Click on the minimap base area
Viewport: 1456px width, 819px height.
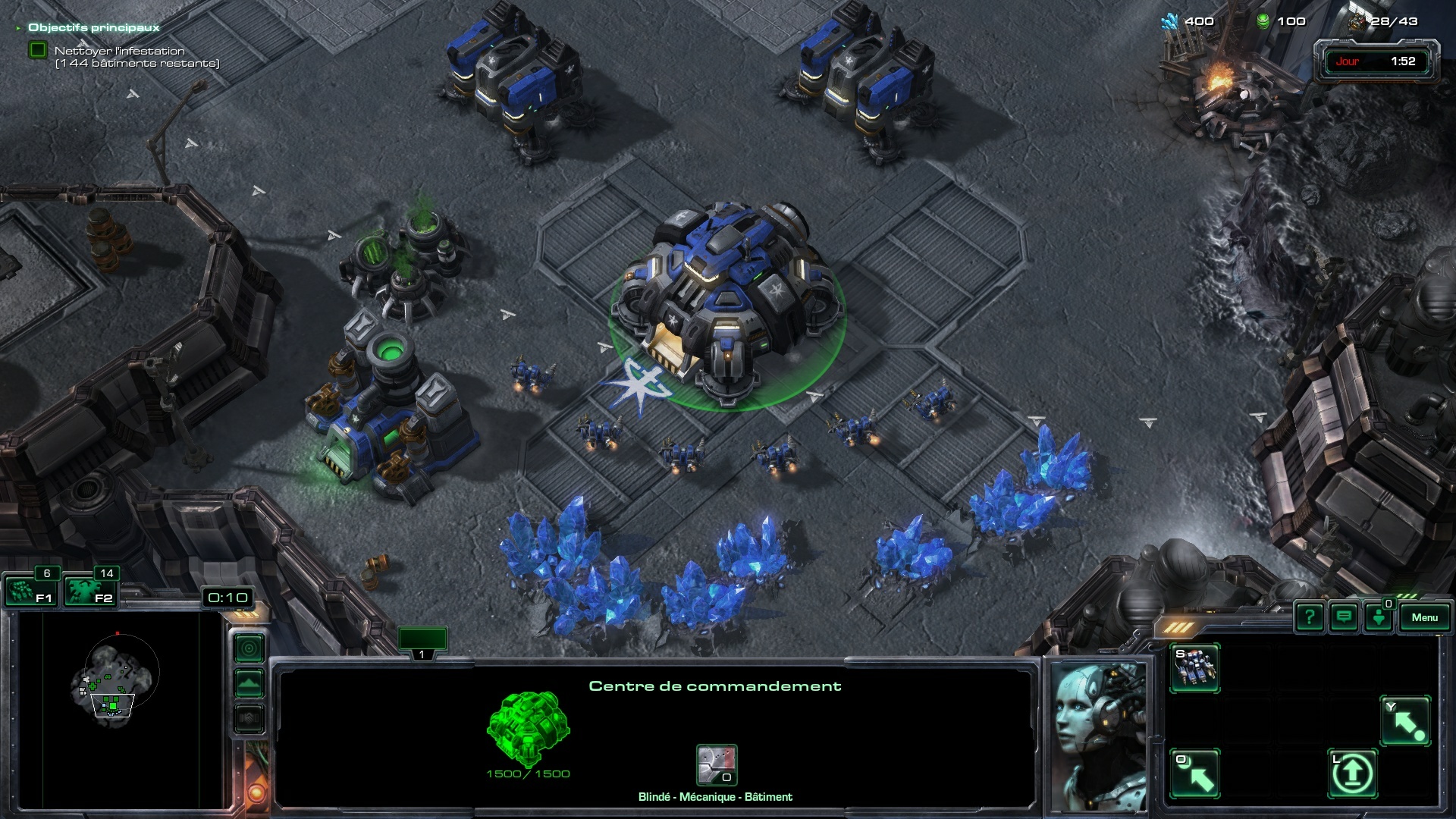[x=112, y=704]
